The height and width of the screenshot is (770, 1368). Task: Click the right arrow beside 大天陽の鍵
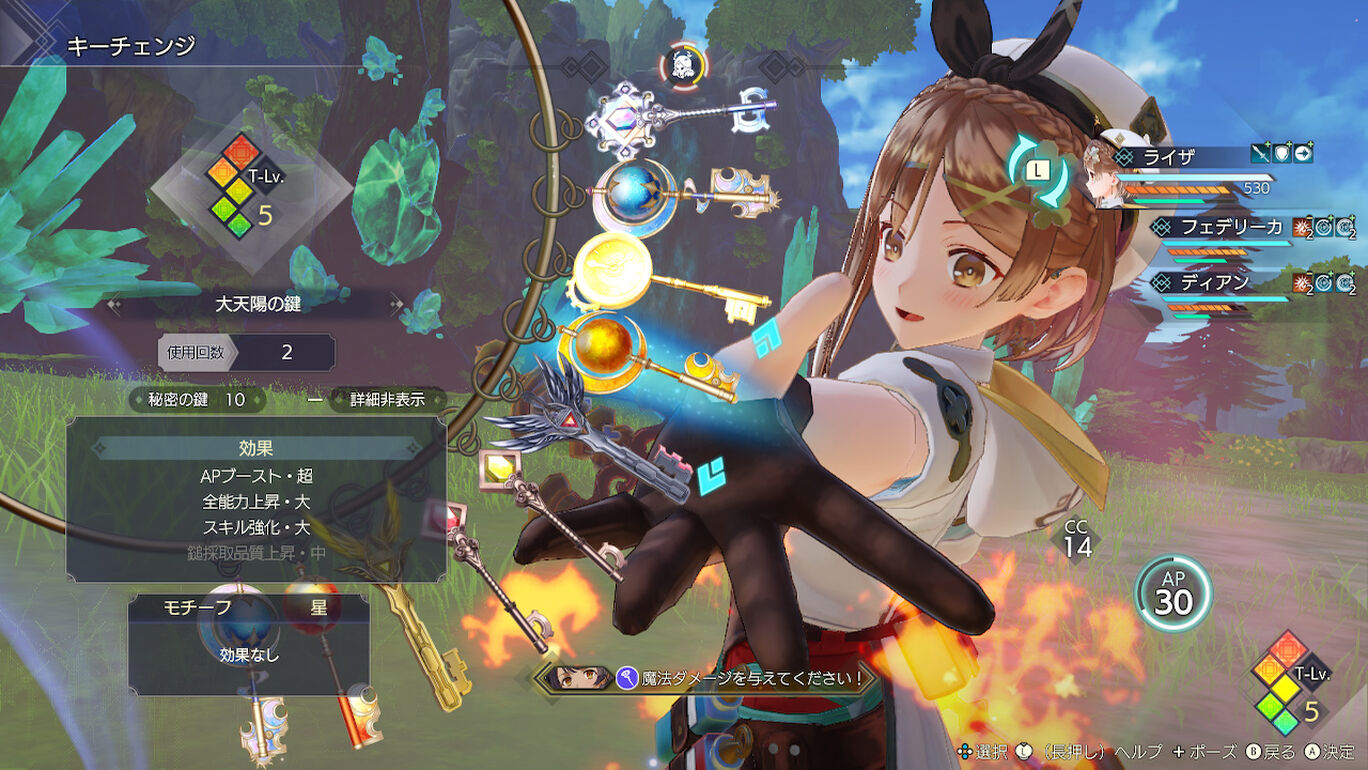pos(398,303)
